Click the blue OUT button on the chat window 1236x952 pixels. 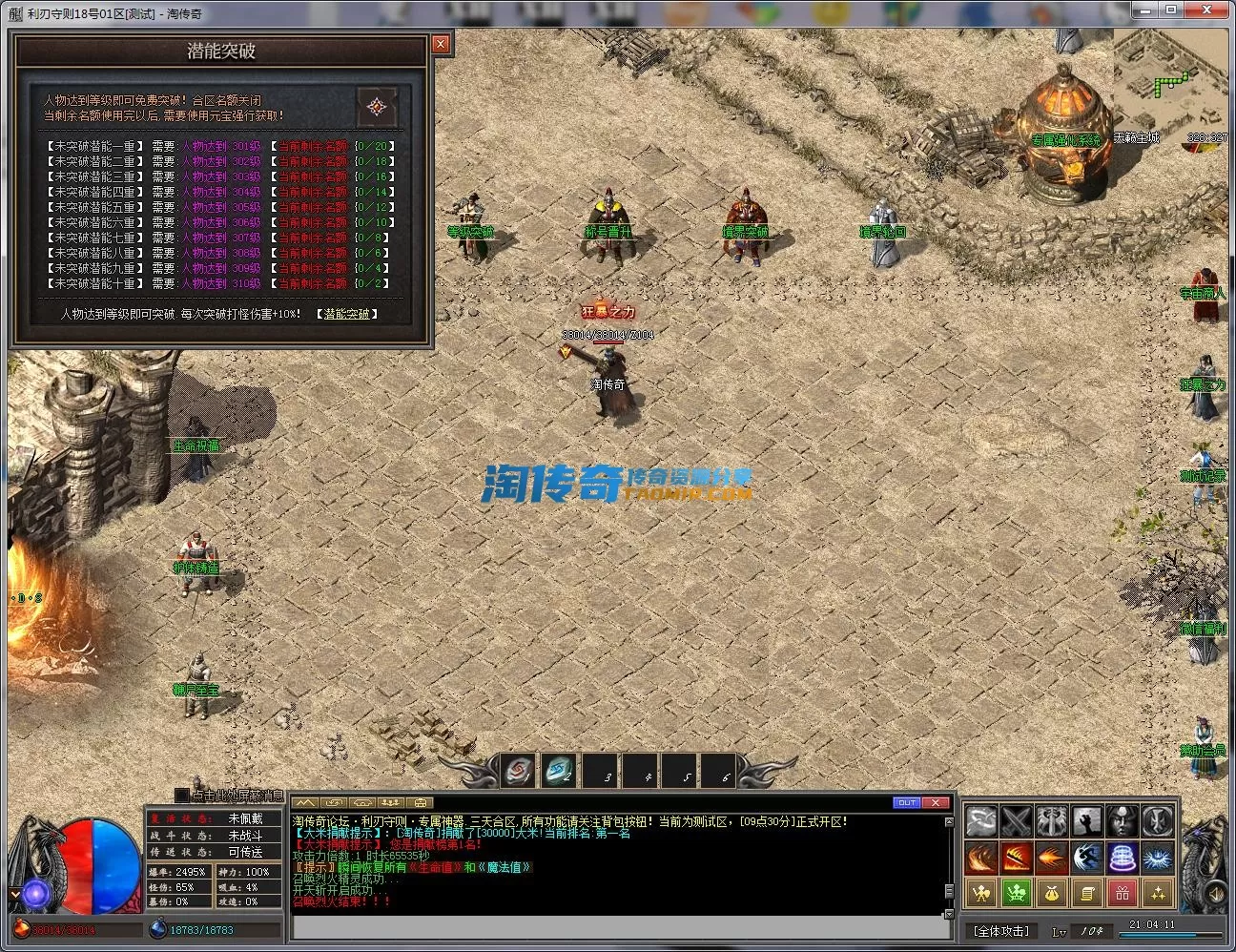(x=907, y=803)
